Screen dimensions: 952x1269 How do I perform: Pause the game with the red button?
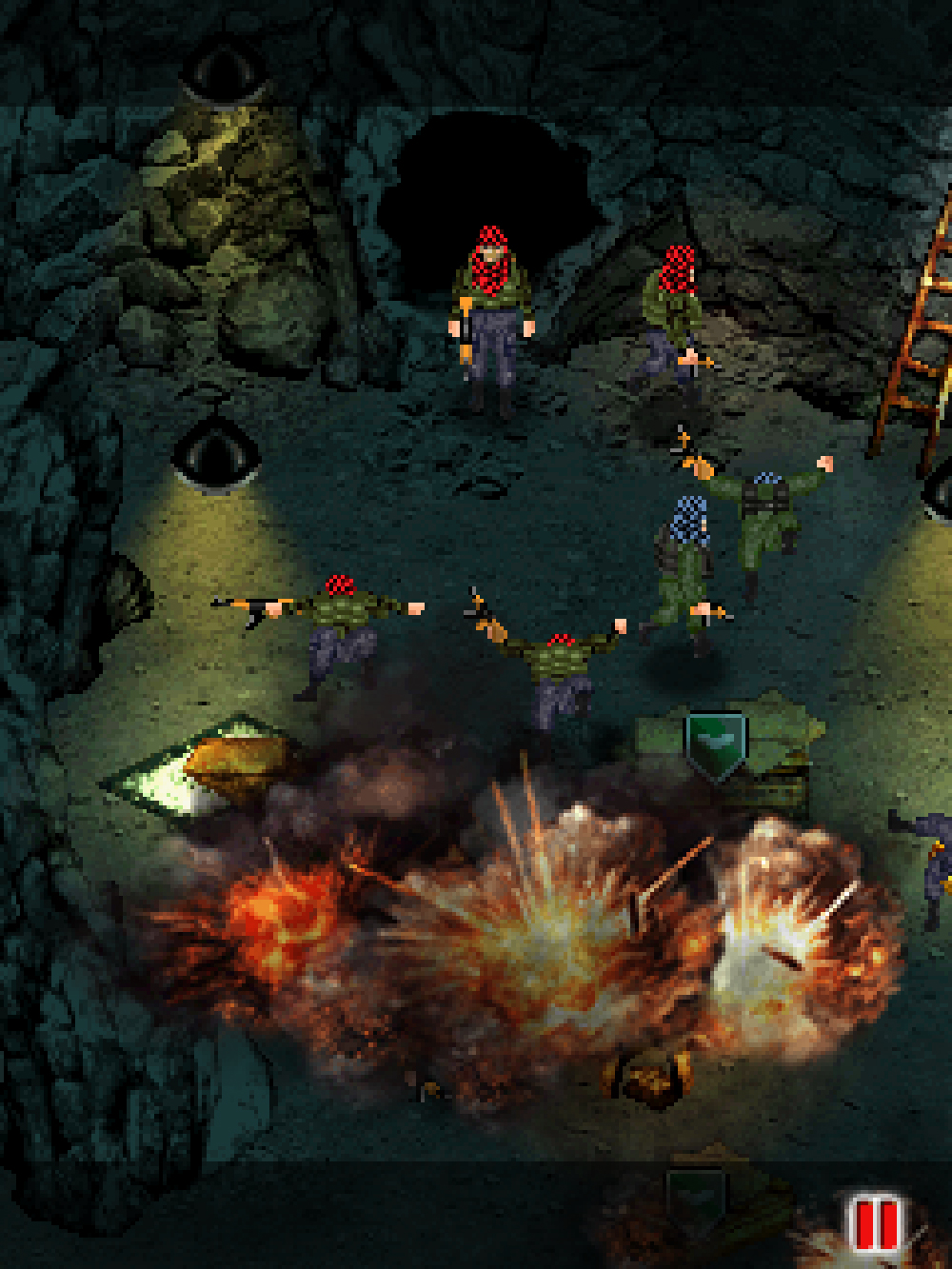pyautogui.click(x=876, y=1223)
